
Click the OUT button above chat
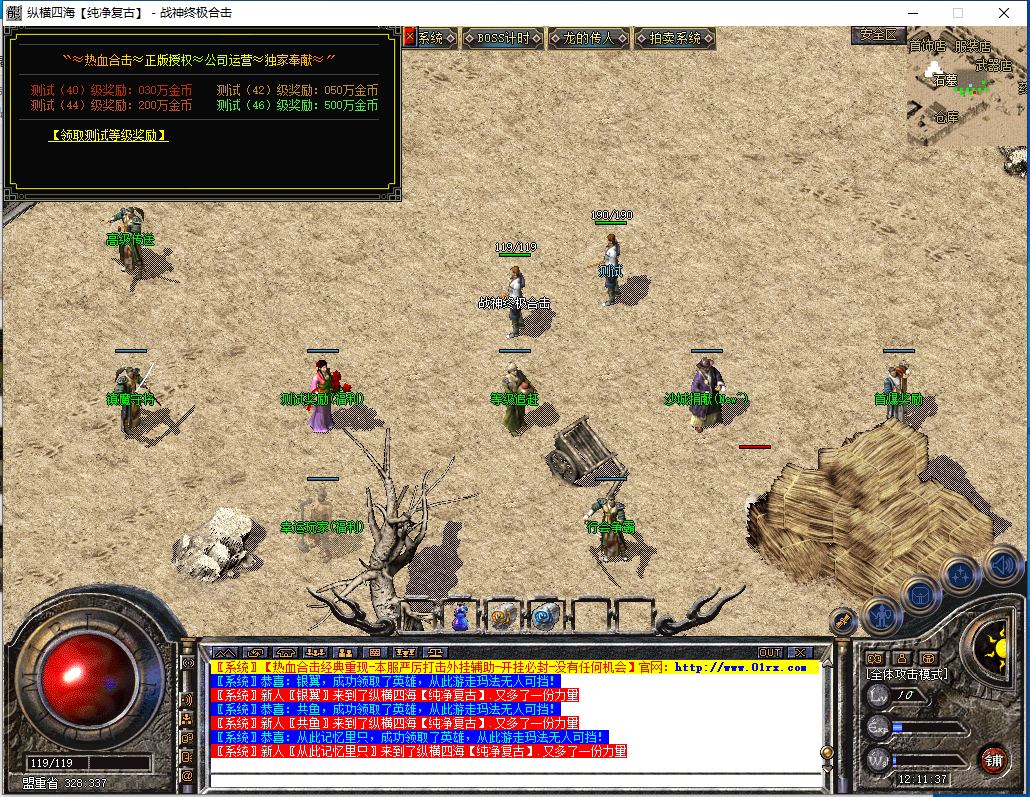(769, 653)
